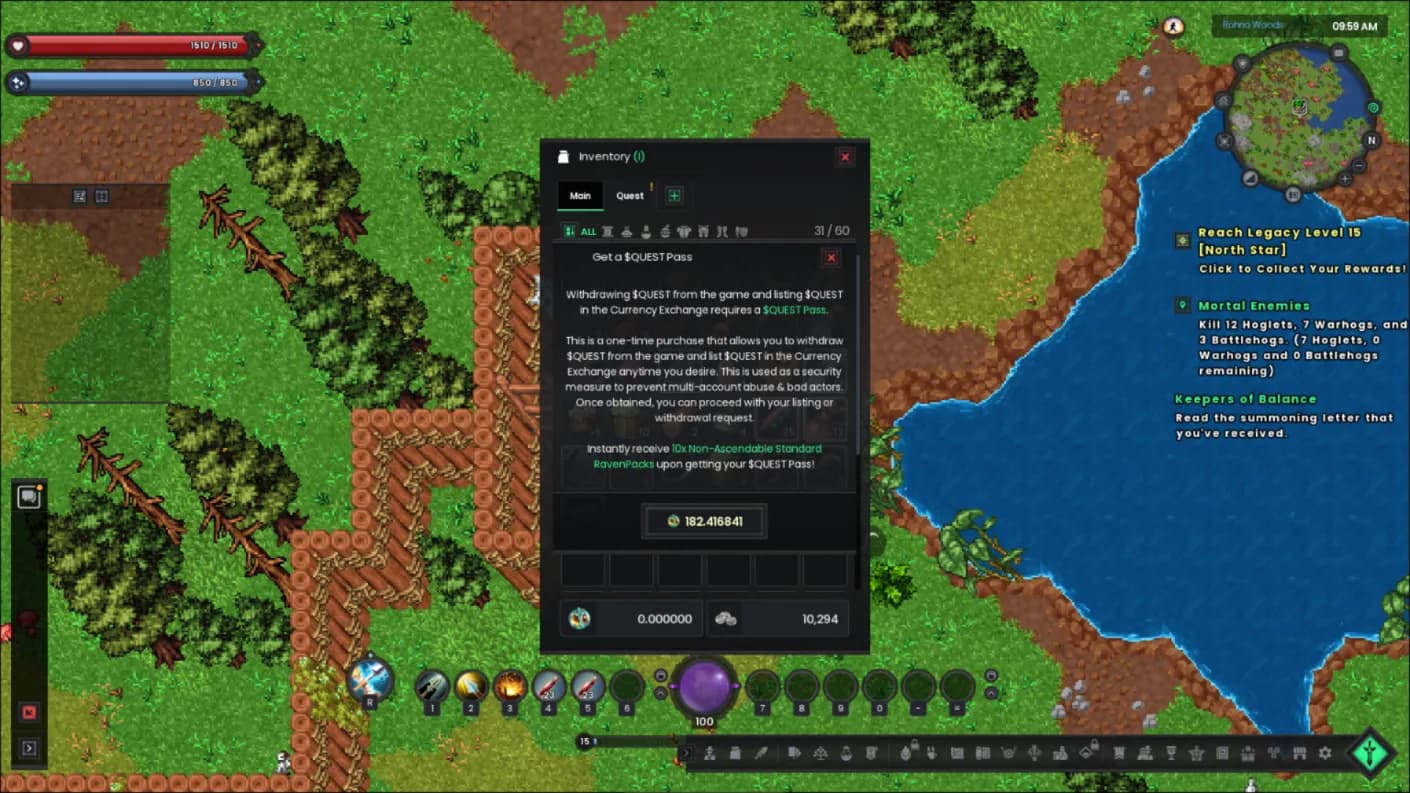
Task: Collect the Reach Legacy Level 15 rewards
Action: click(x=1302, y=268)
